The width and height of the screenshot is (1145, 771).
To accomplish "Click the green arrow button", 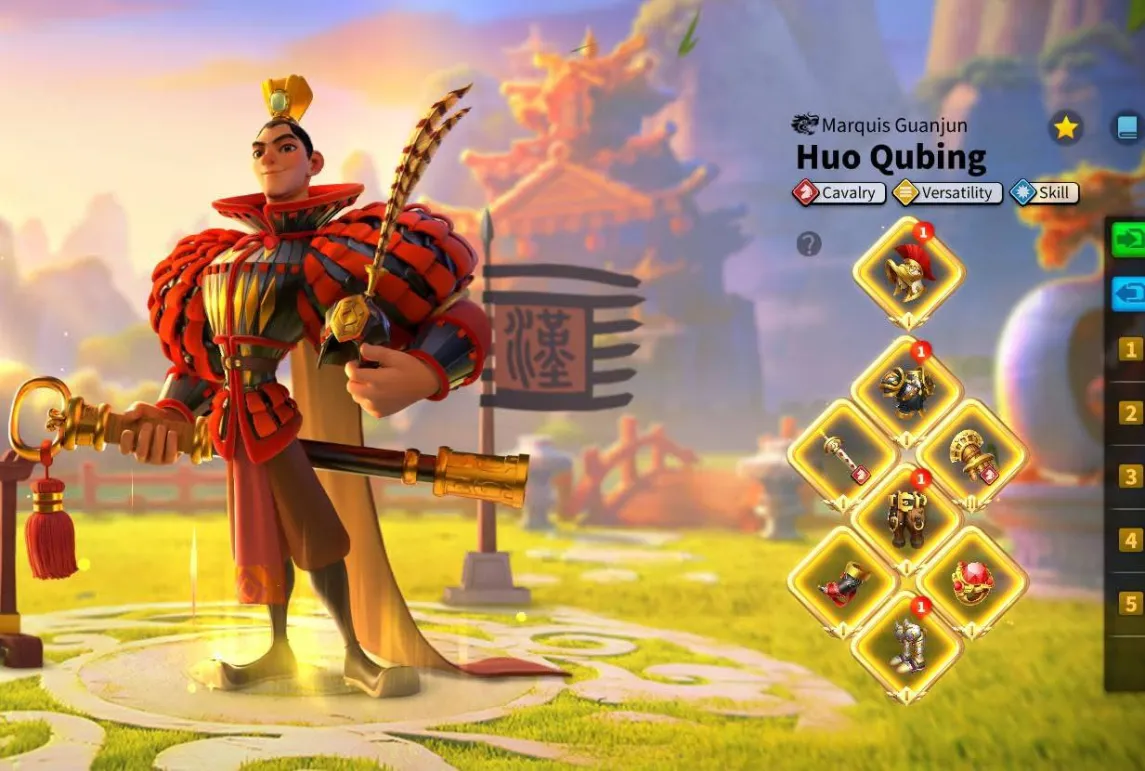I will tap(1130, 240).
